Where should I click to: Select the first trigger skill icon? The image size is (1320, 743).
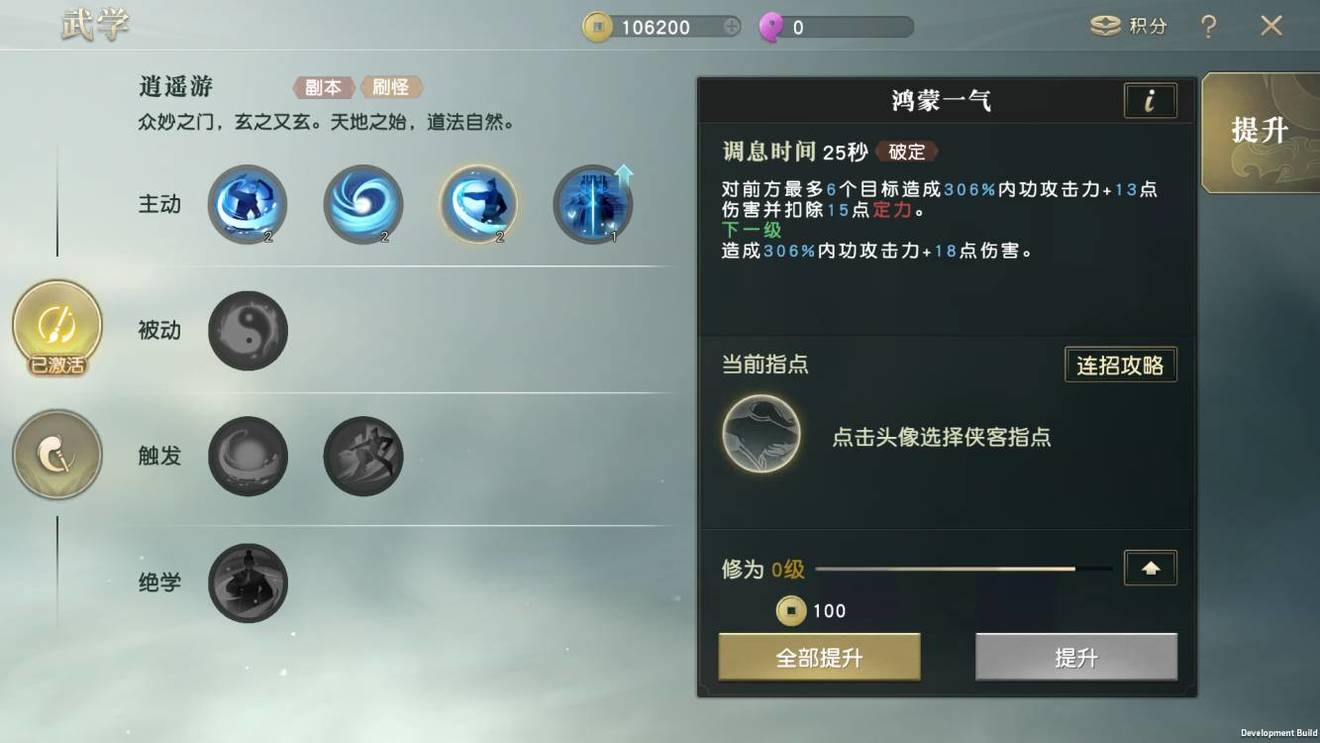pyautogui.click(x=247, y=456)
